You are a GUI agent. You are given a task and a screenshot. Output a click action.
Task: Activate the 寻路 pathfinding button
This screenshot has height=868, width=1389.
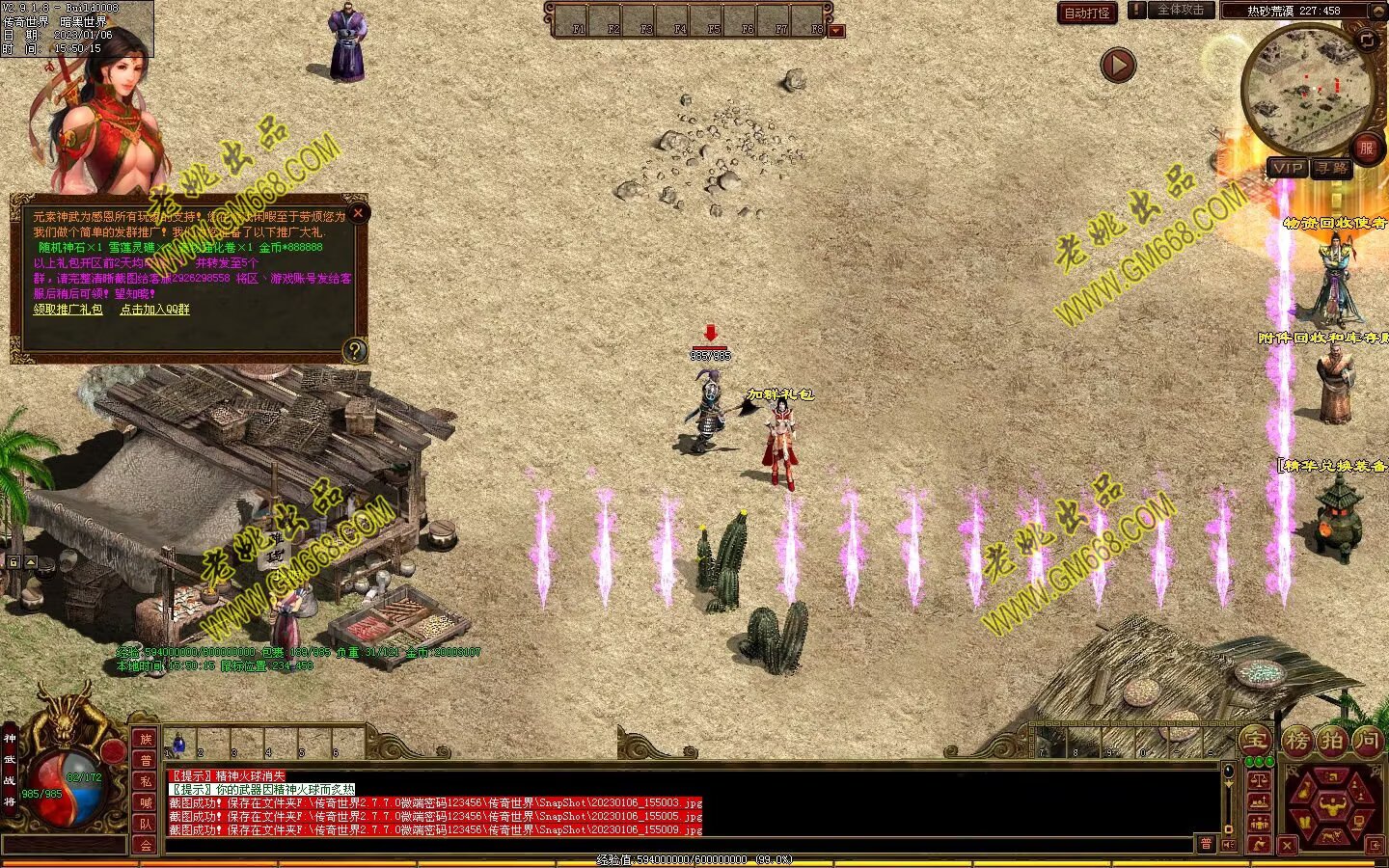coord(1332,168)
